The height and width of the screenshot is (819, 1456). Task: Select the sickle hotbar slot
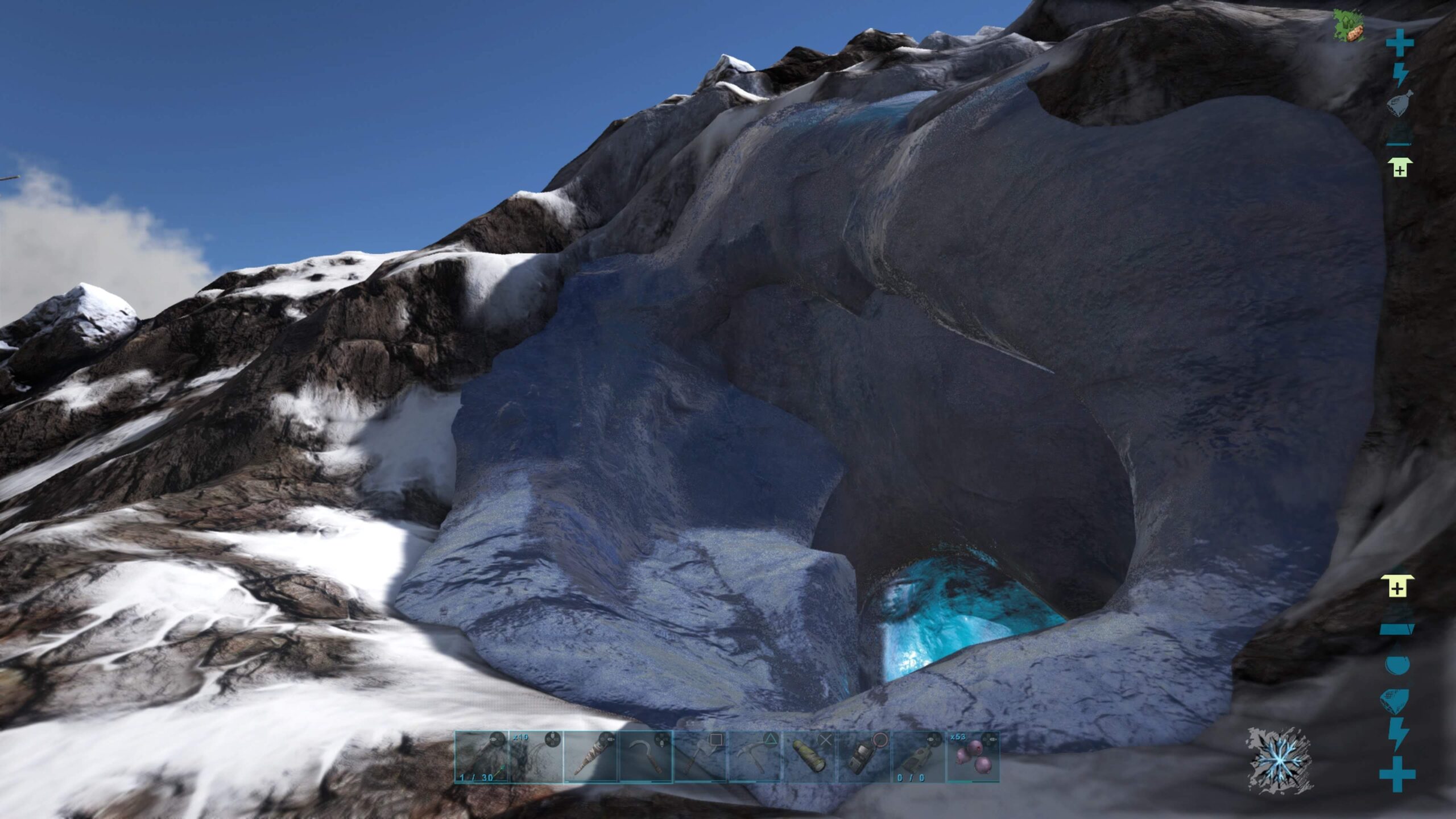tap(645, 756)
